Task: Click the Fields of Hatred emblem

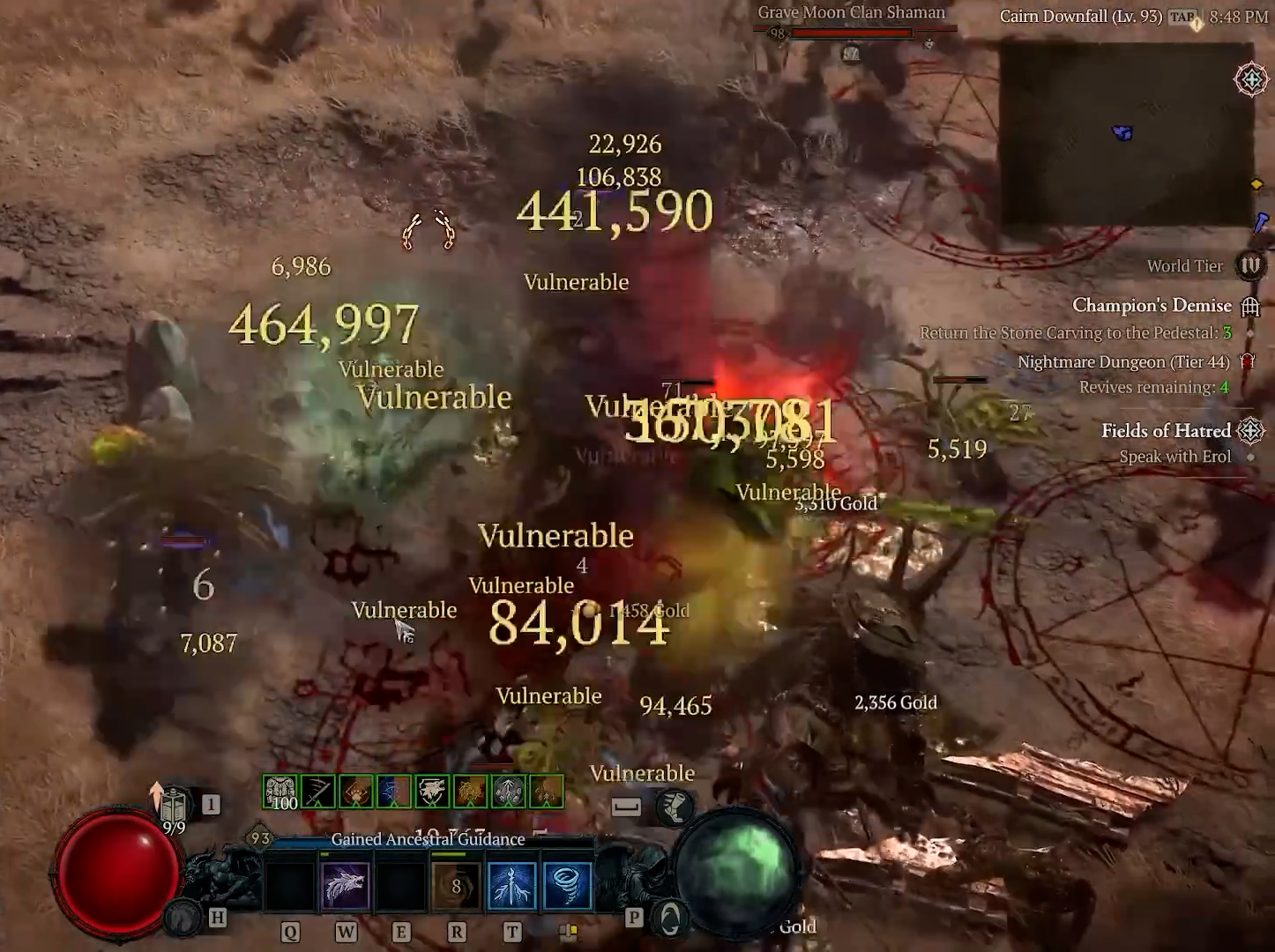Action: pyautogui.click(x=1251, y=432)
